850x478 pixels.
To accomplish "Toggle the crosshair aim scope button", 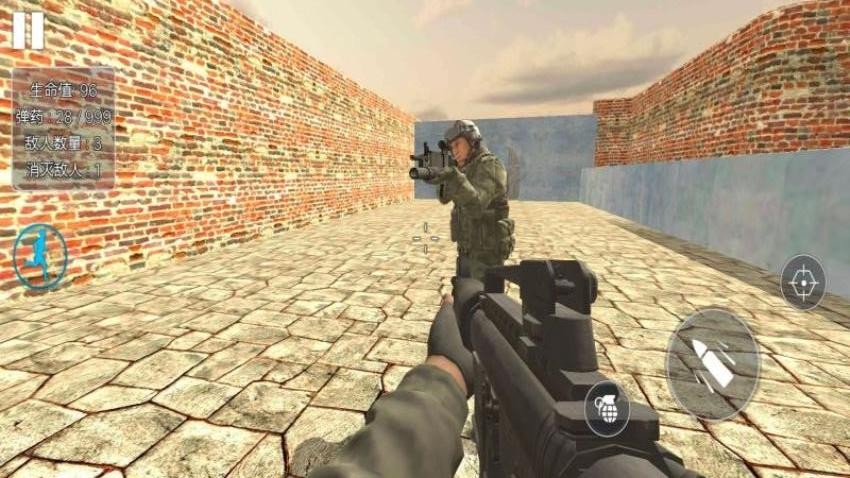I will (802, 282).
